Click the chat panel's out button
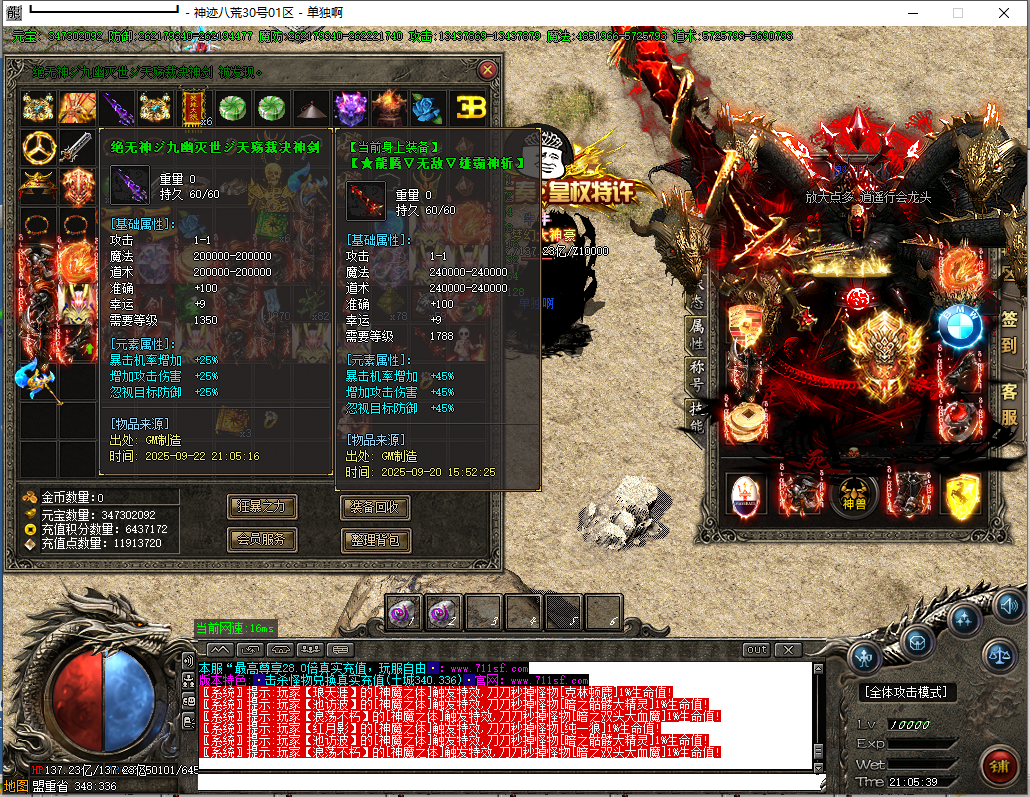Screen dimensions: 1030x797 point(757,650)
